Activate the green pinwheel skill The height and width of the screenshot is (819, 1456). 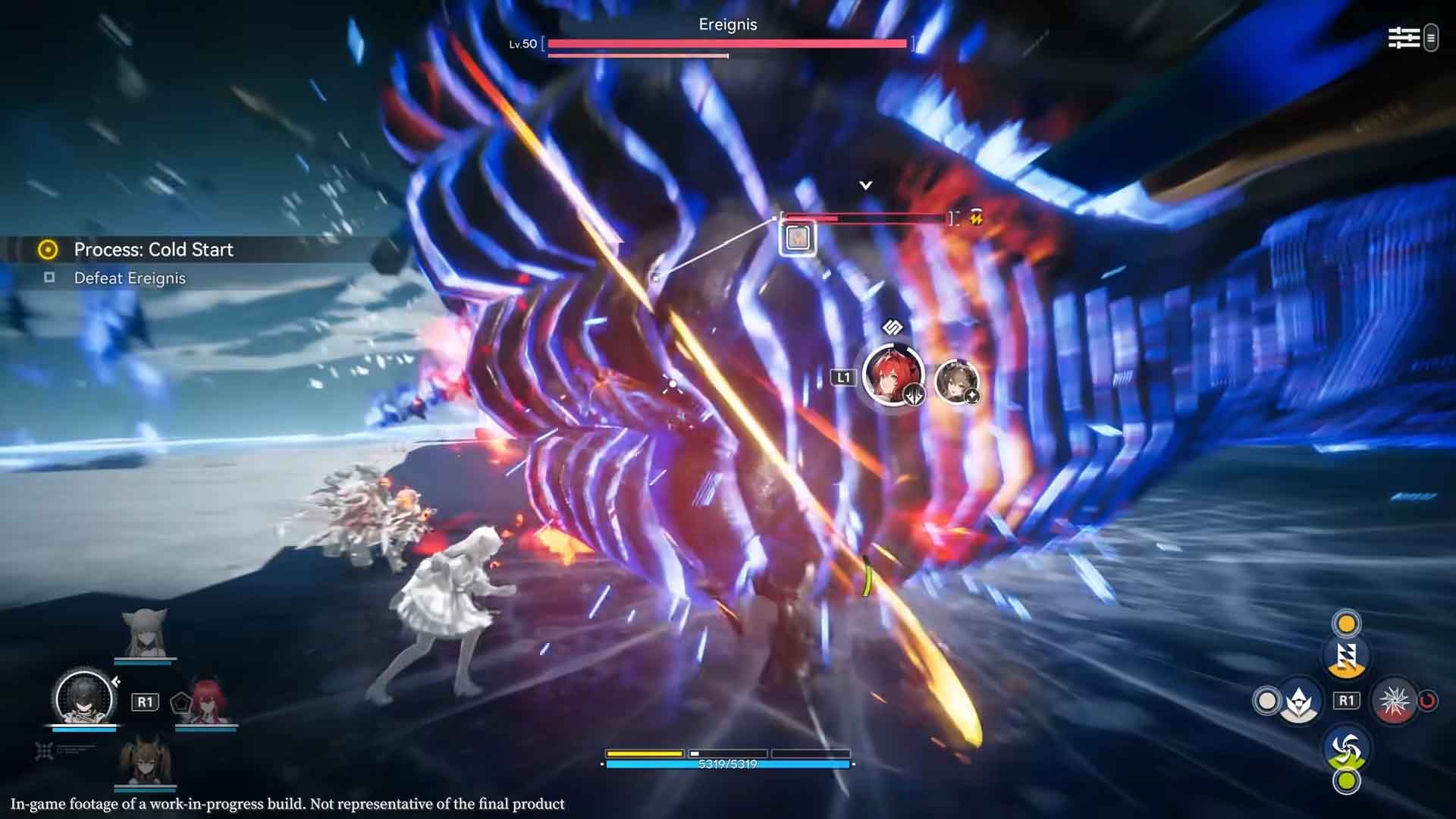pyautogui.click(x=1346, y=748)
